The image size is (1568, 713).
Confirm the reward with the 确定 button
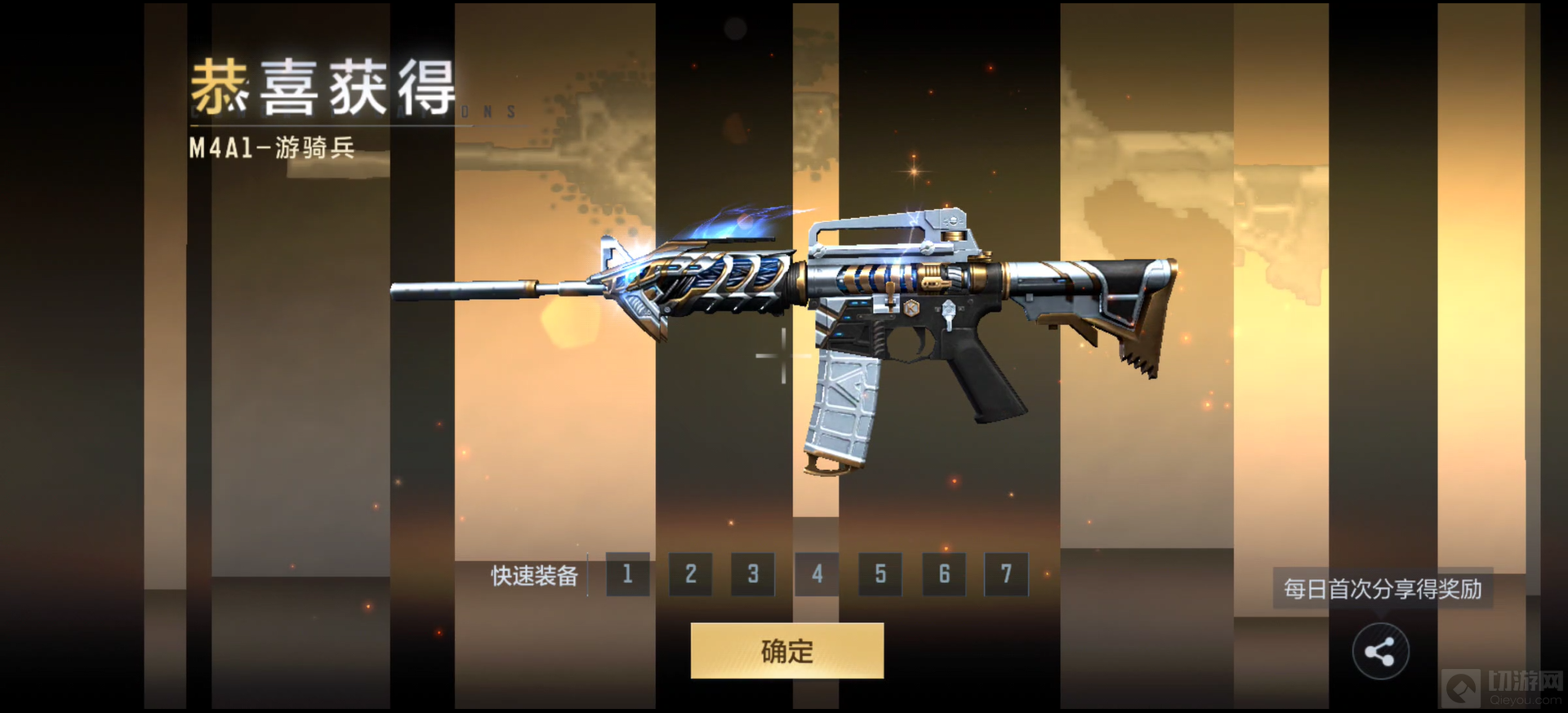[786, 651]
